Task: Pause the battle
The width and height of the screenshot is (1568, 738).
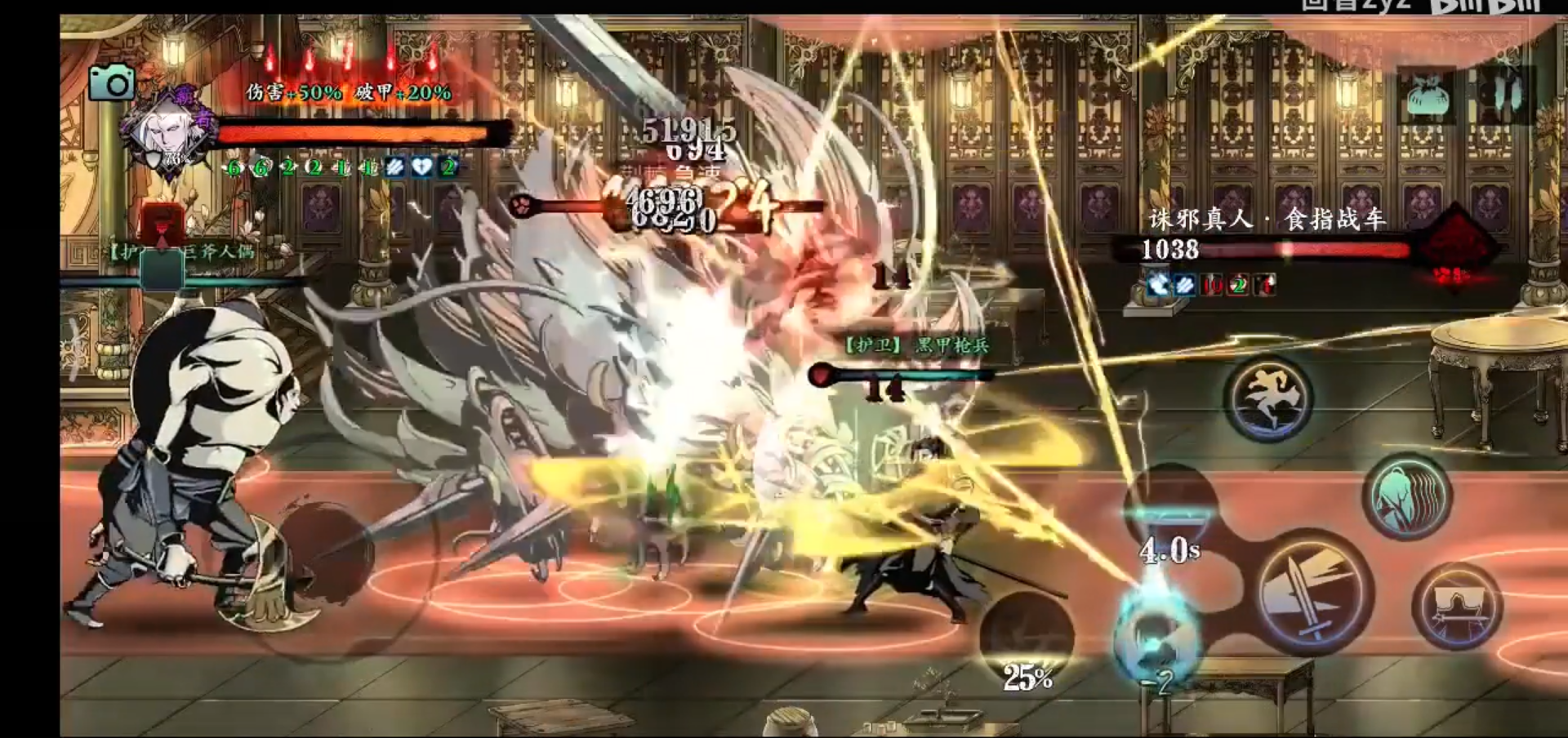Action: (x=1507, y=95)
